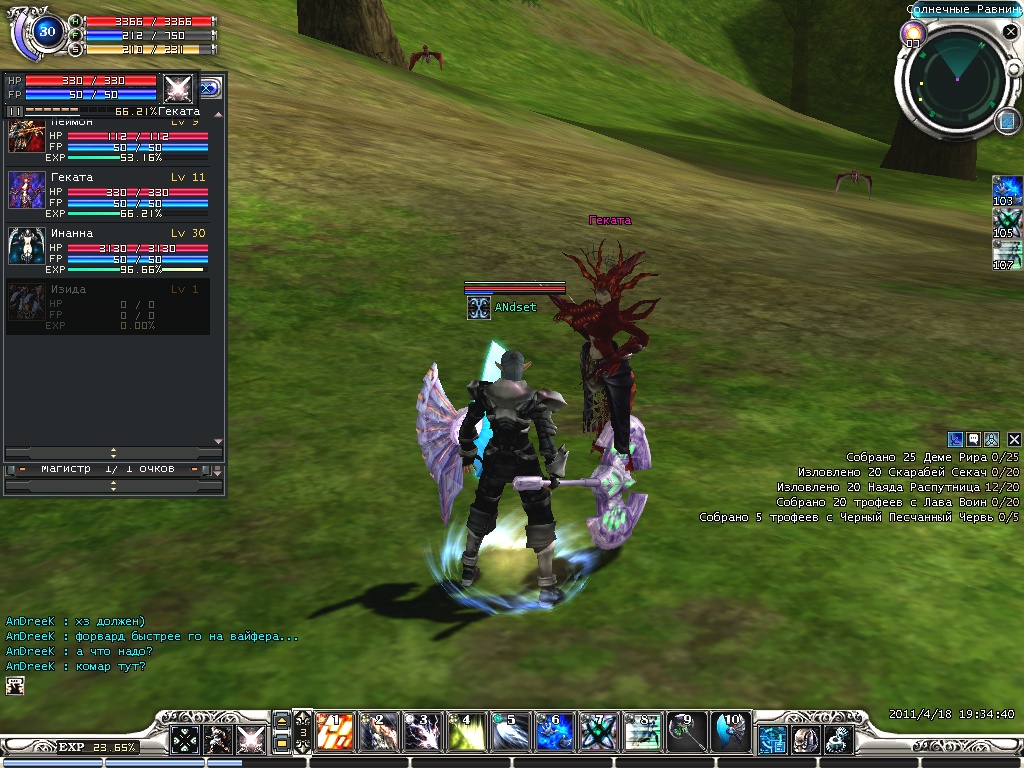Select the blue axe in slot 10
Viewport: 1024px width, 768px height.
pyautogui.click(x=729, y=733)
